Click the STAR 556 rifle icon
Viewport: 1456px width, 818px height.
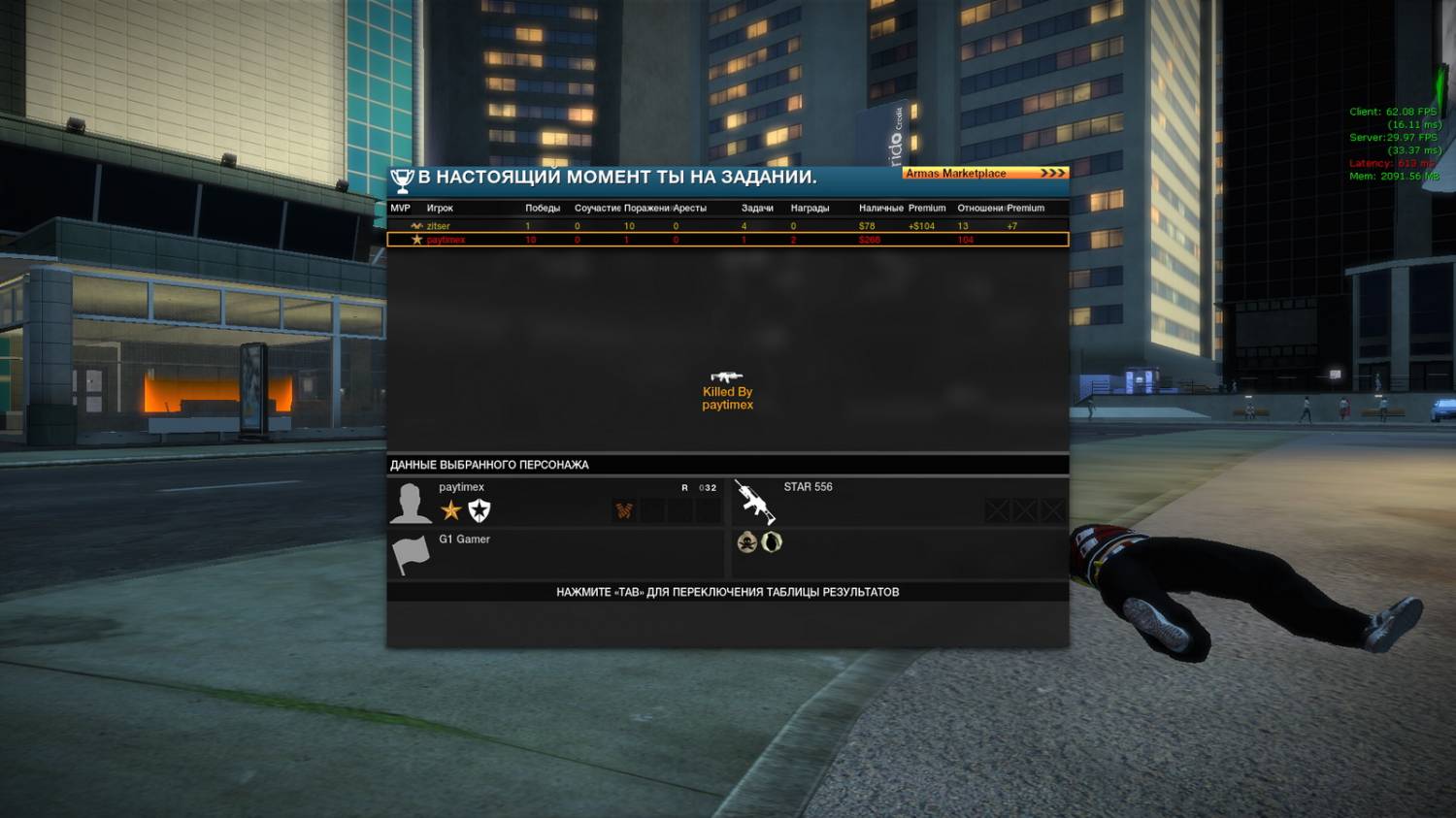[754, 502]
